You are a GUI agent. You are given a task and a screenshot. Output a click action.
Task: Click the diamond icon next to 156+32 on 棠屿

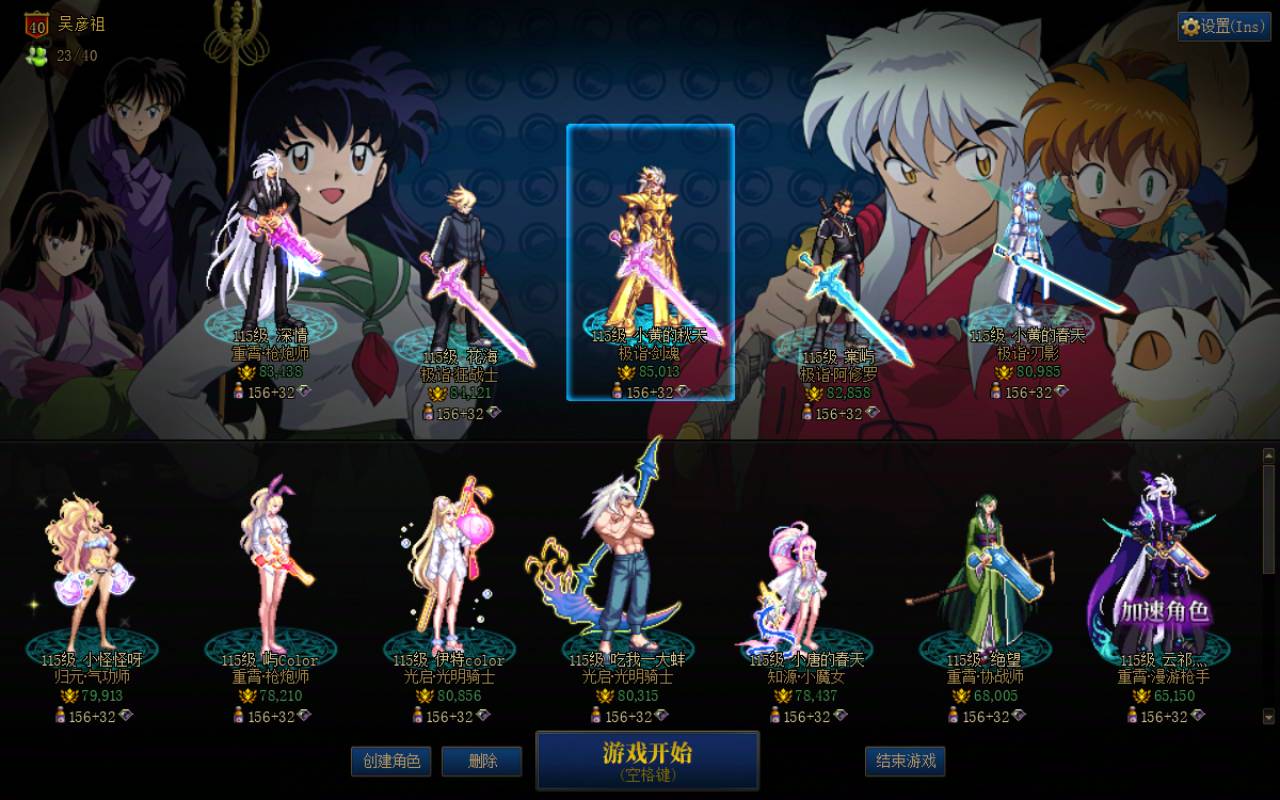coord(870,412)
